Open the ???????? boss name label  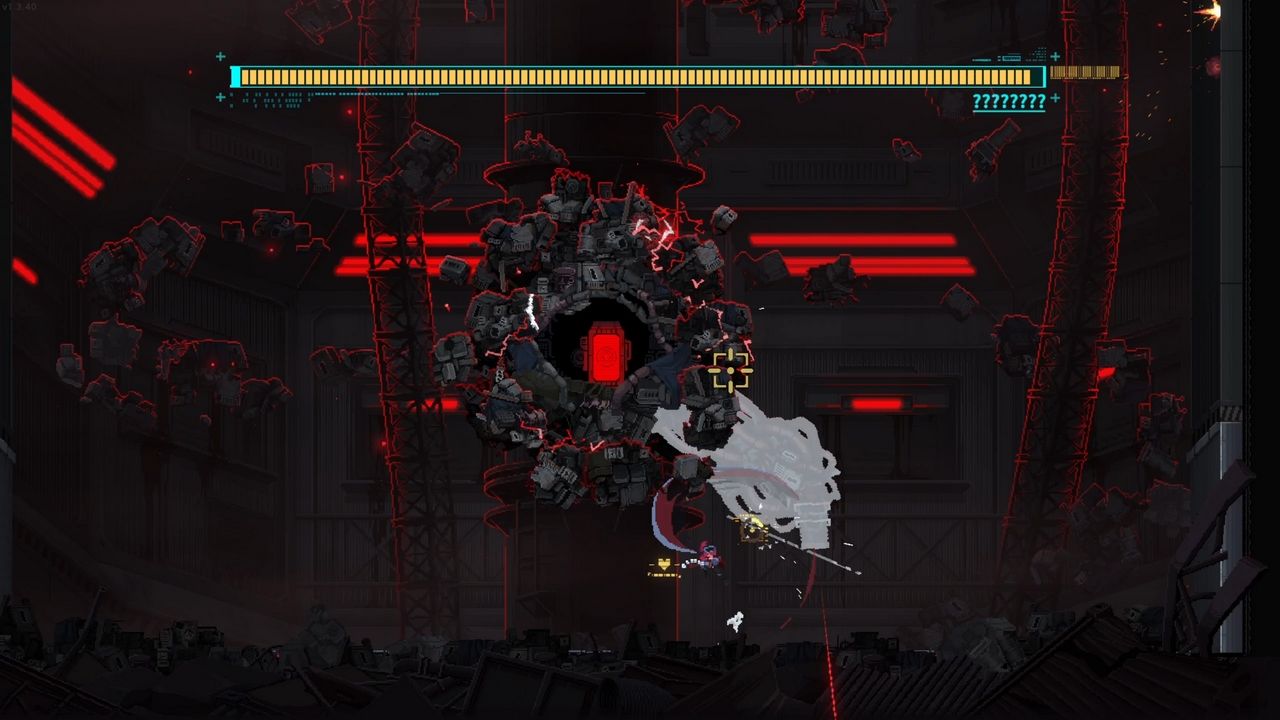click(x=1007, y=100)
